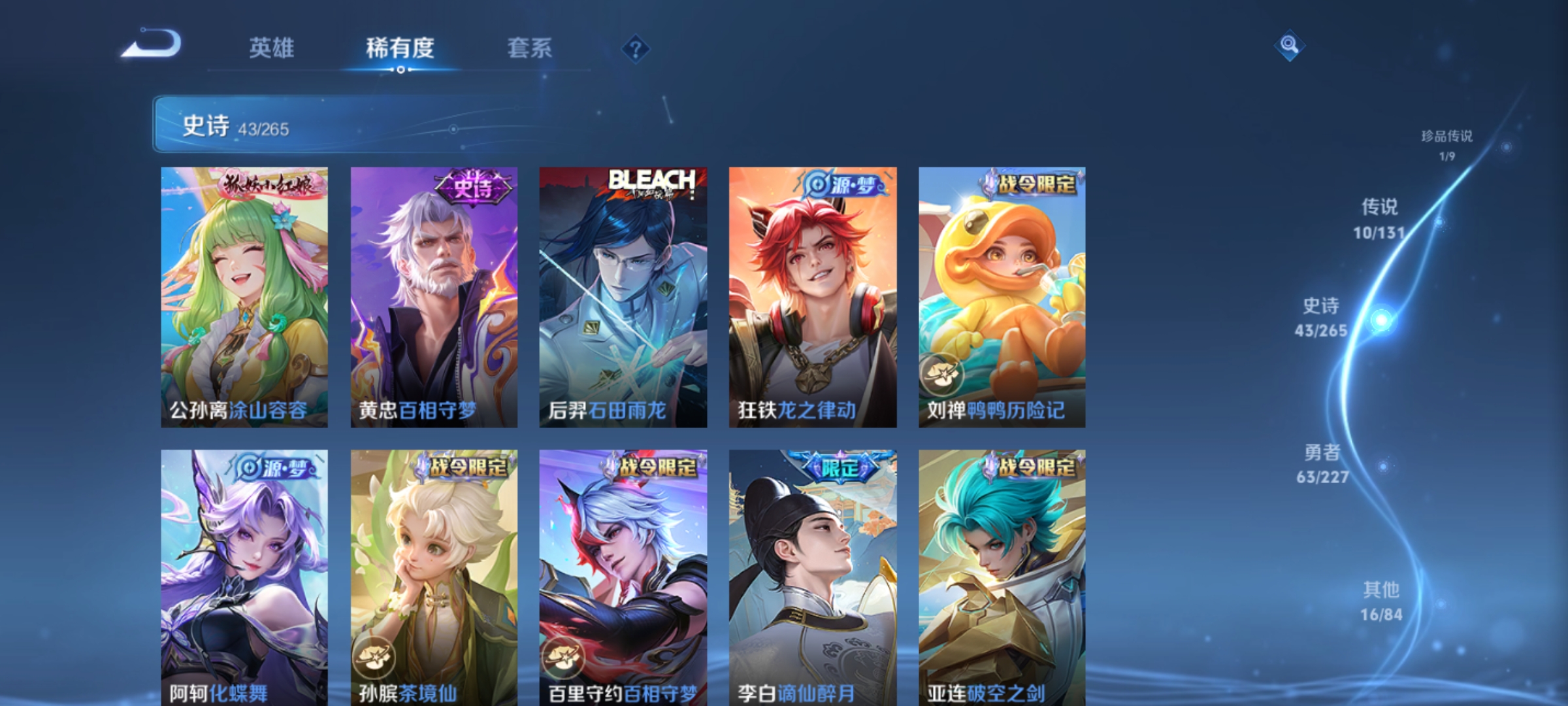Choose 亚连 破空之剑 skin card
Image resolution: width=1568 pixels, height=706 pixels.
[x=1002, y=575]
